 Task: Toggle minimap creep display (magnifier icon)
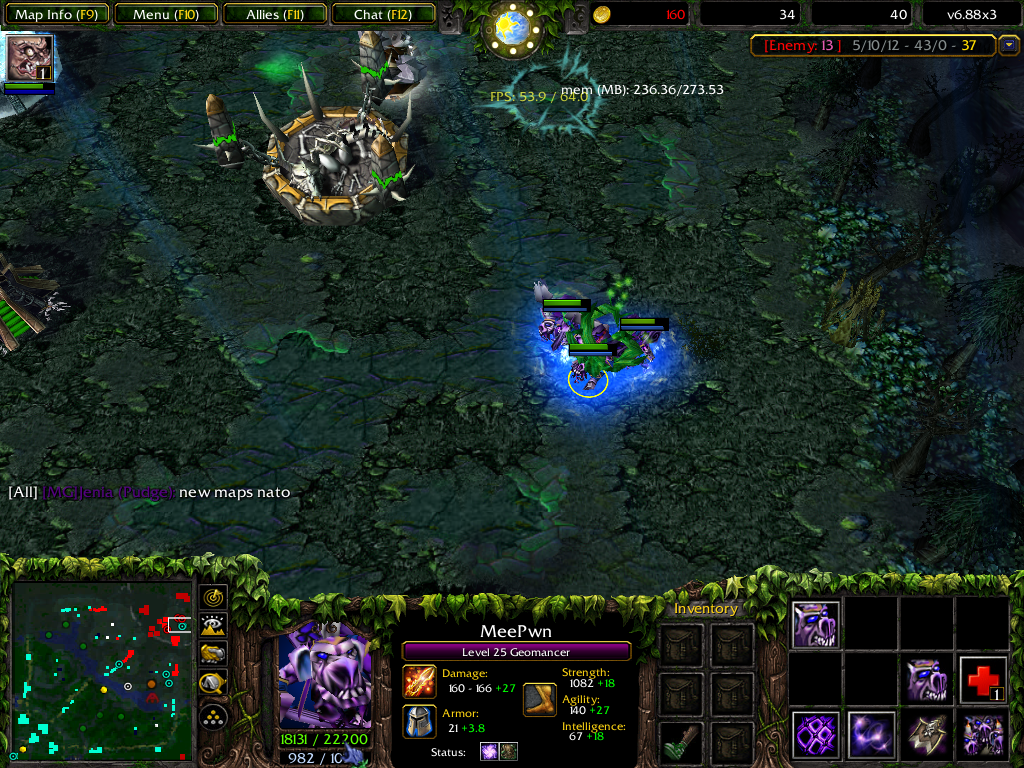click(213, 683)
